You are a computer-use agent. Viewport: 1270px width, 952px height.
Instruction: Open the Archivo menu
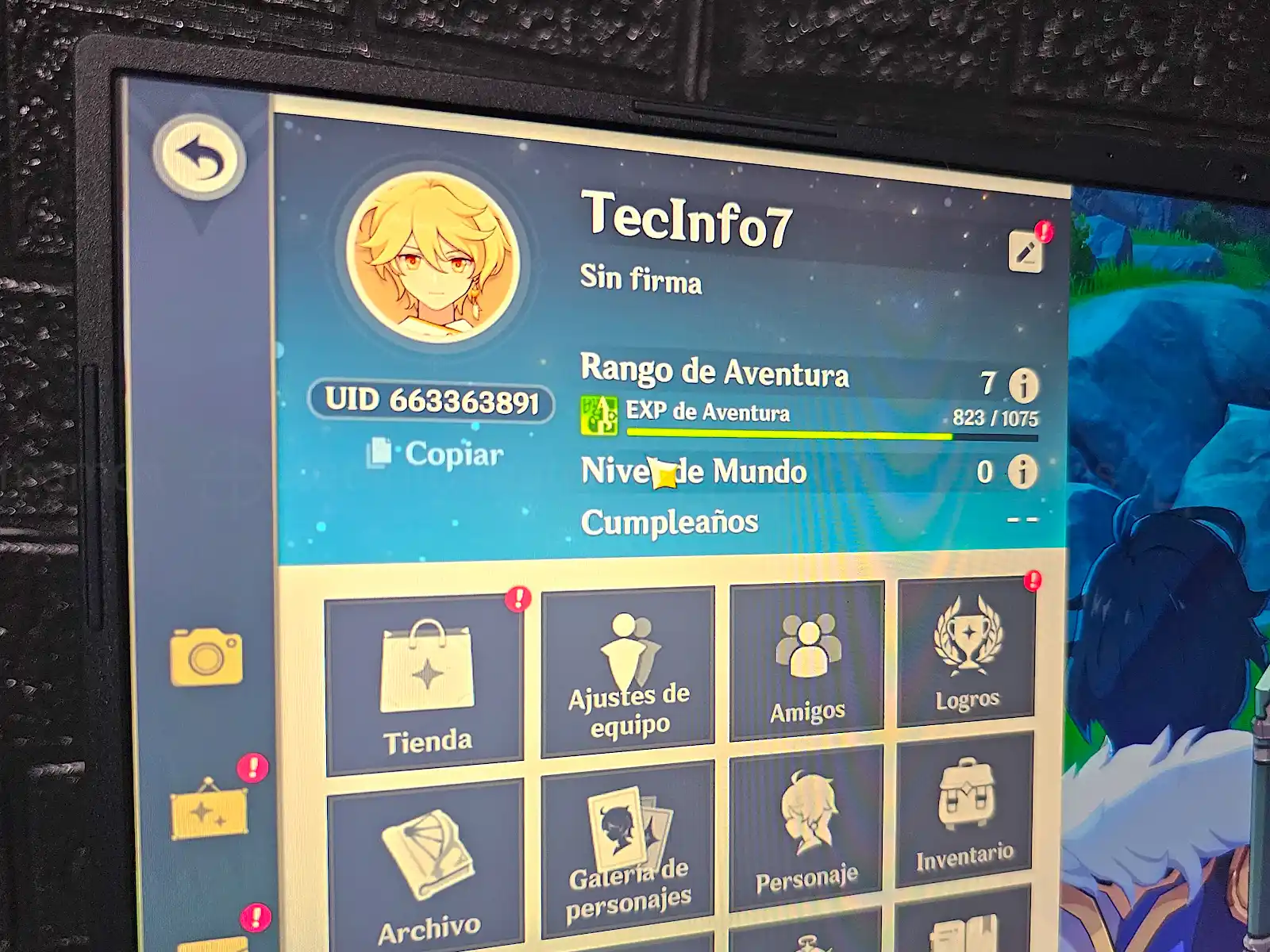426,869
